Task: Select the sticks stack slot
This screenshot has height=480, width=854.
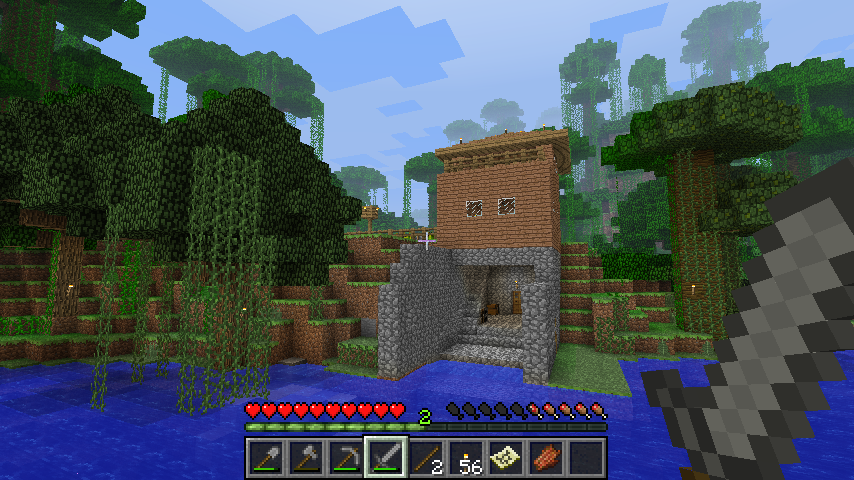Action: (426, 458)
